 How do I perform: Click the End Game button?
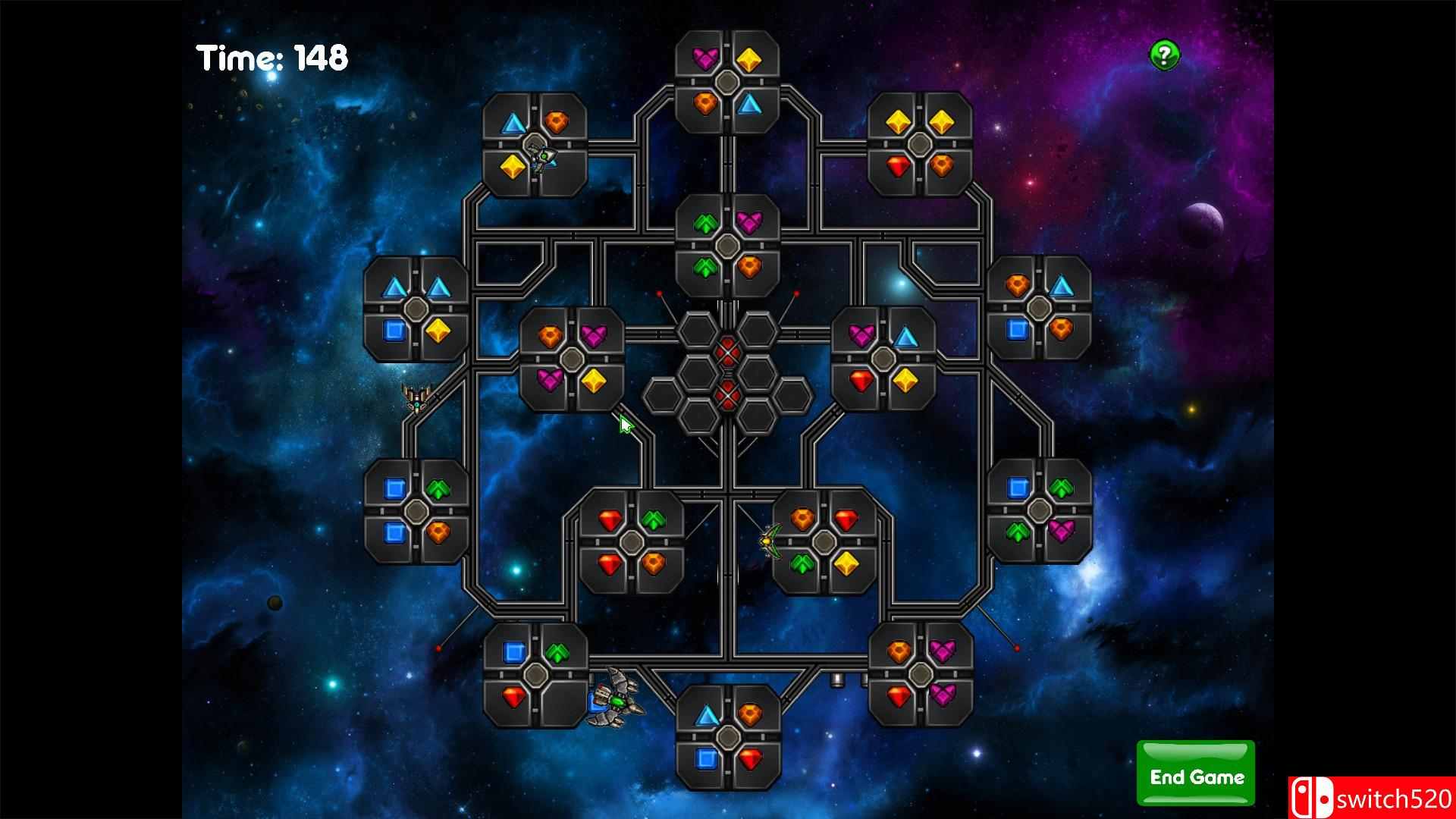pos(1196,775)
